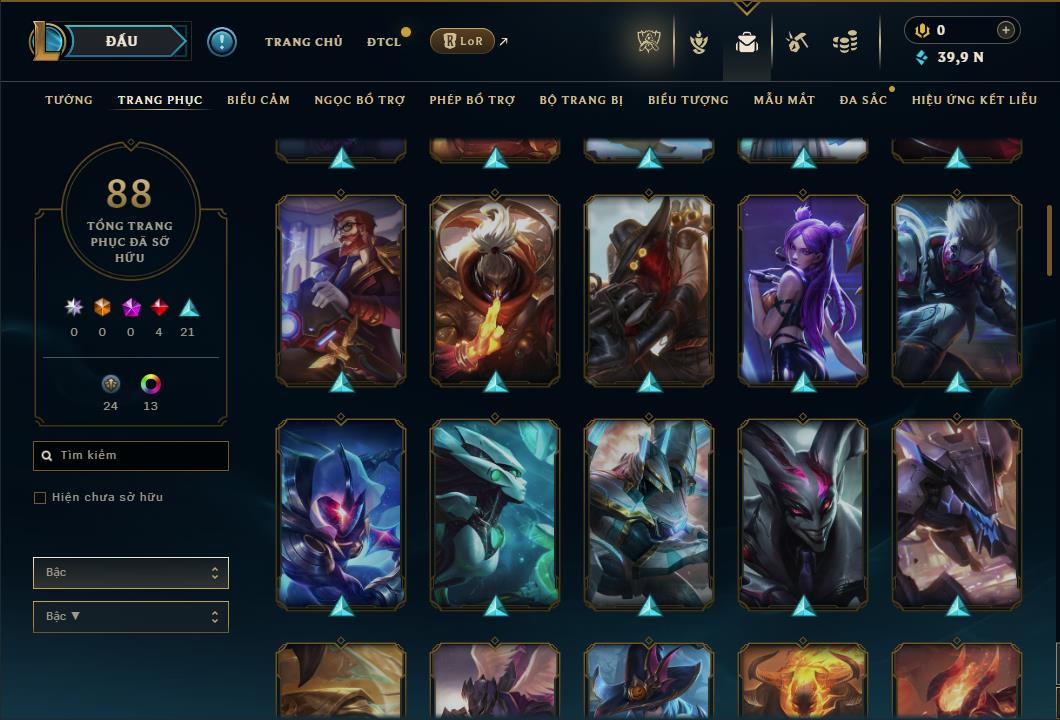1060x720 pixels.
Task: Select the BIỂU CẢM tab
Action: (258, 100)
